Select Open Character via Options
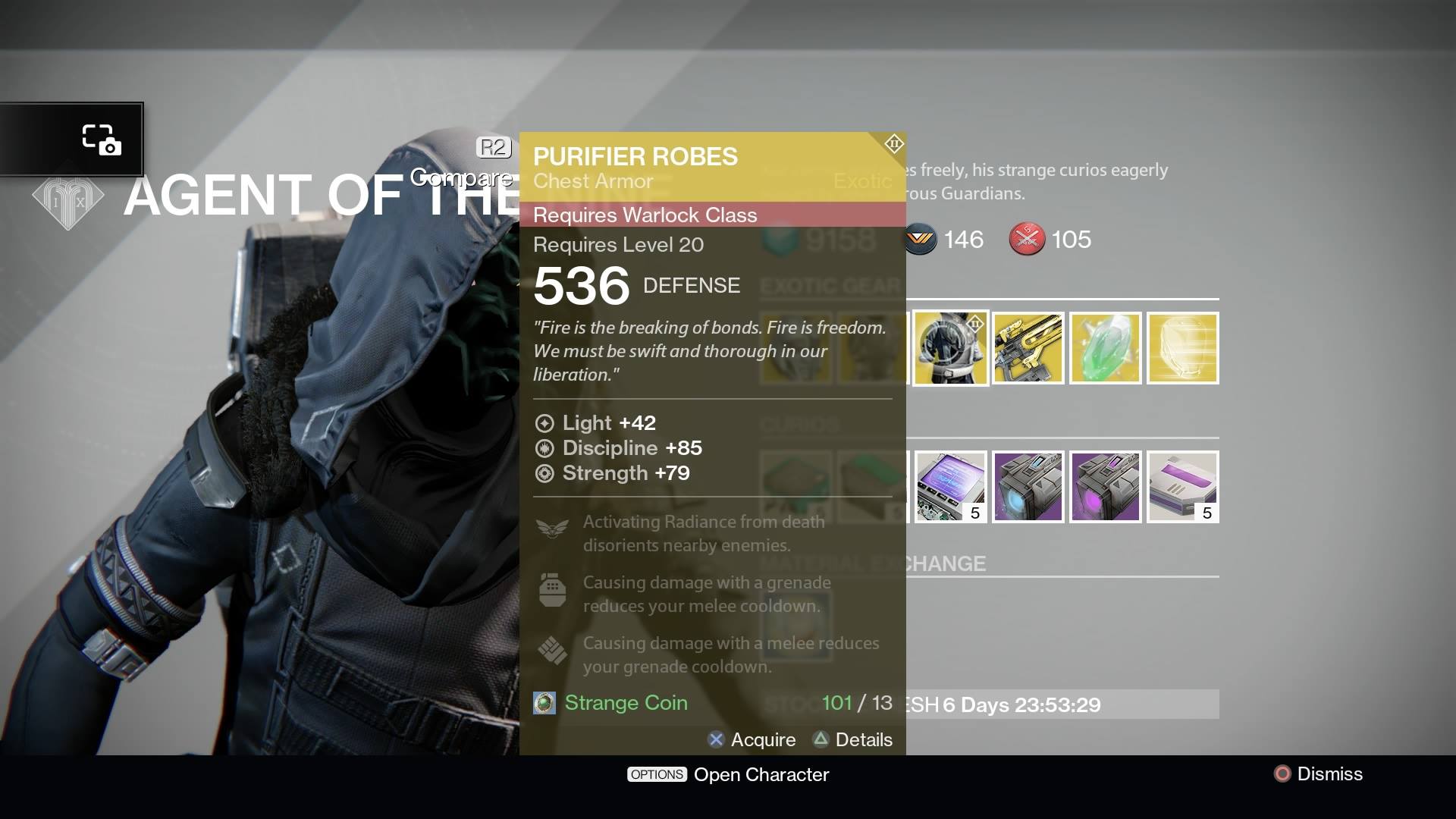 (727, 774)
